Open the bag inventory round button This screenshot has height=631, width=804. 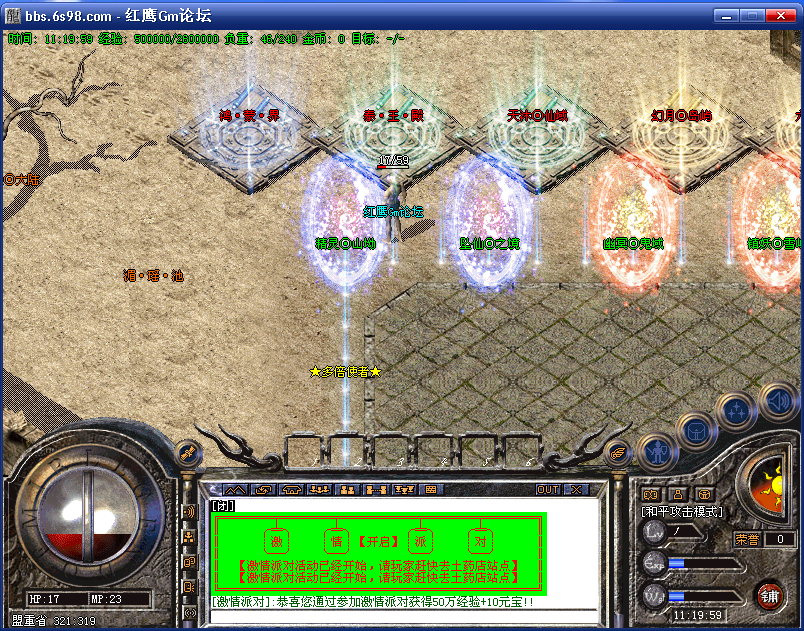click(x=694, y=431)
